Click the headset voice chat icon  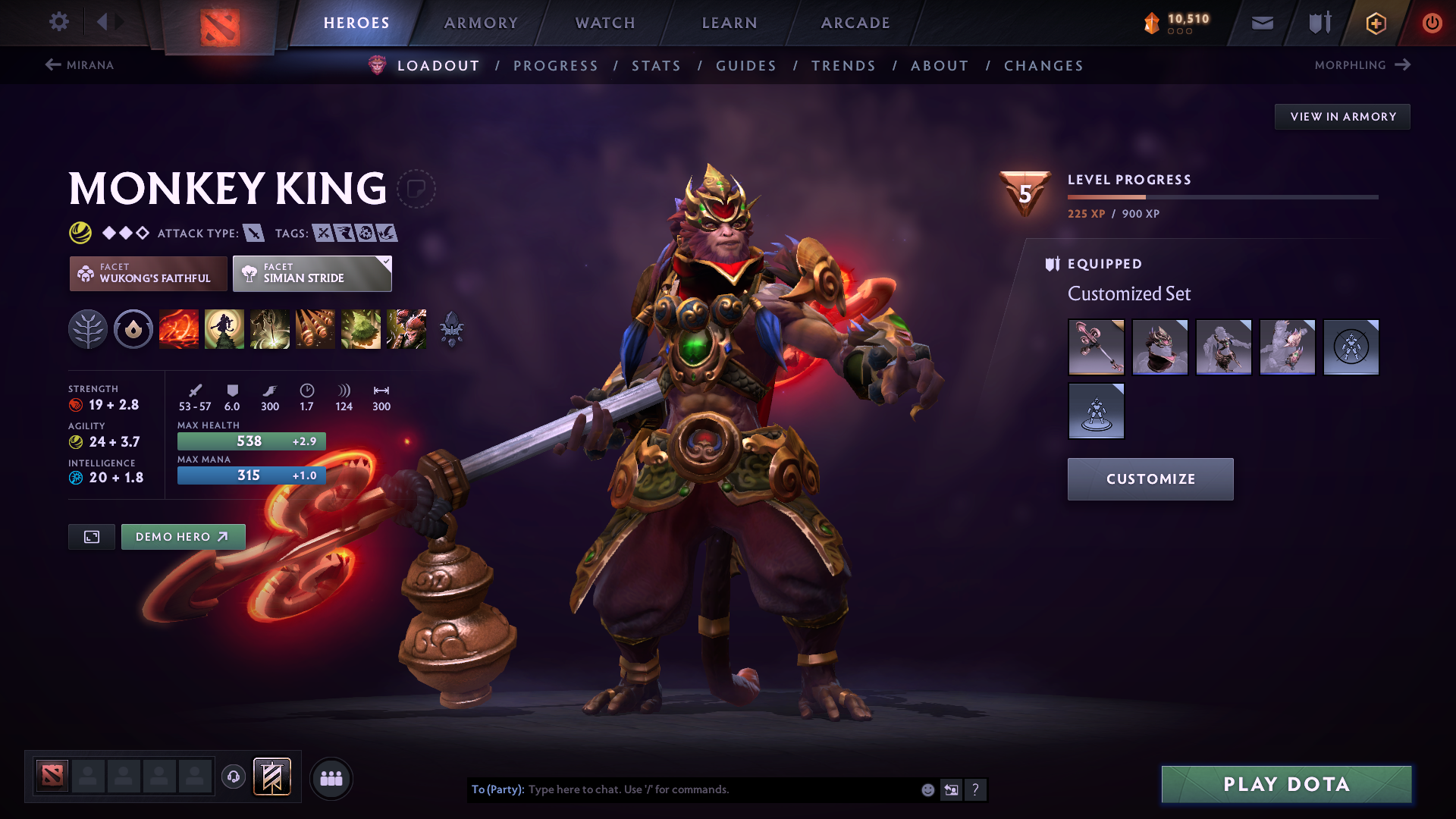pyautogui.click(x=233, y=777)
